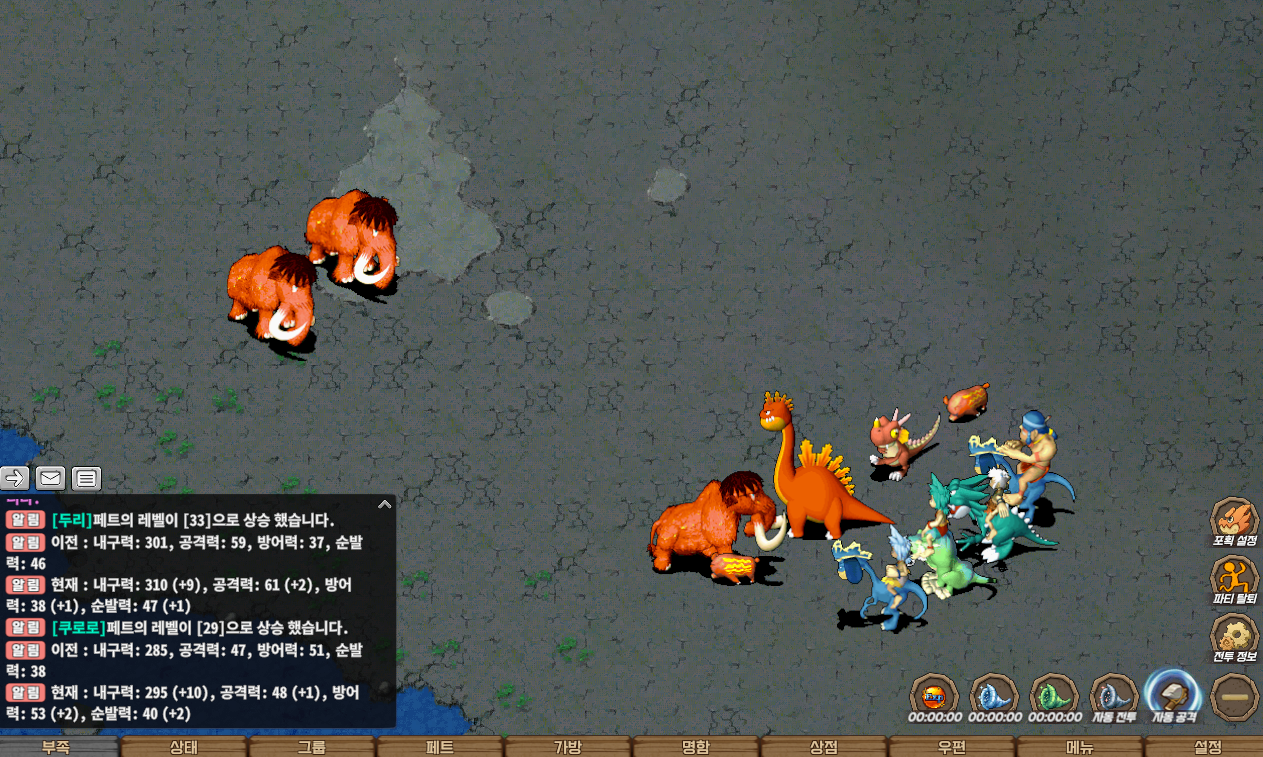Leave party with 파티 탈퇴 icon
Image resolution: width=1263 pixels, height=757 pixels.
1234,577
